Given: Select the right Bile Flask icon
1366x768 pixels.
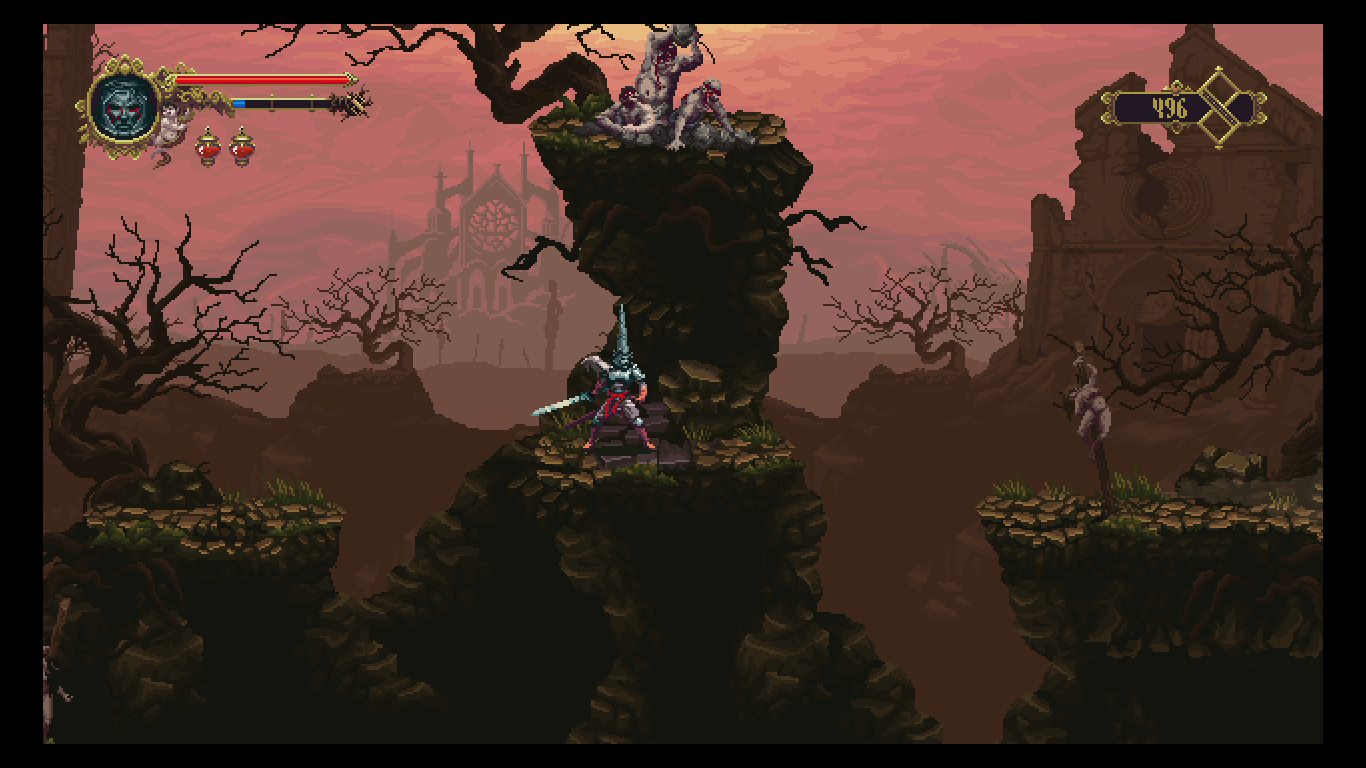Looking at the screenshot, I should [243, 148].
